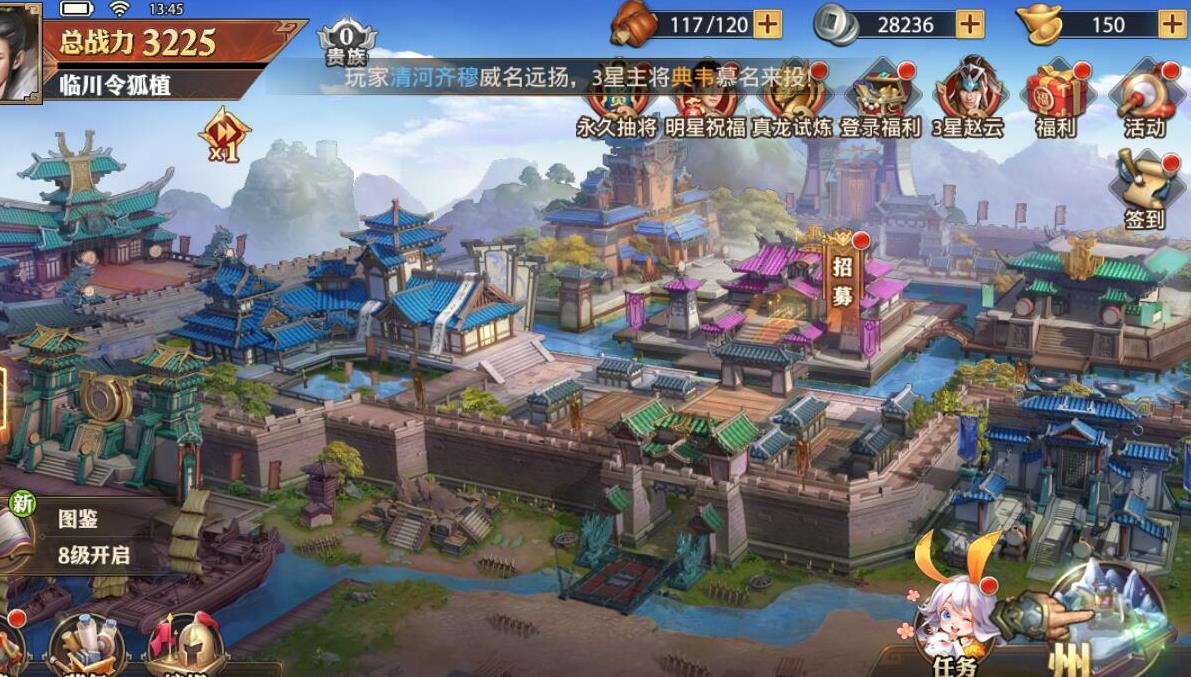Open the 签到 daily sign-in scroll
The width and height of the screenshot is (1191, 677).
pos(1144,190)
